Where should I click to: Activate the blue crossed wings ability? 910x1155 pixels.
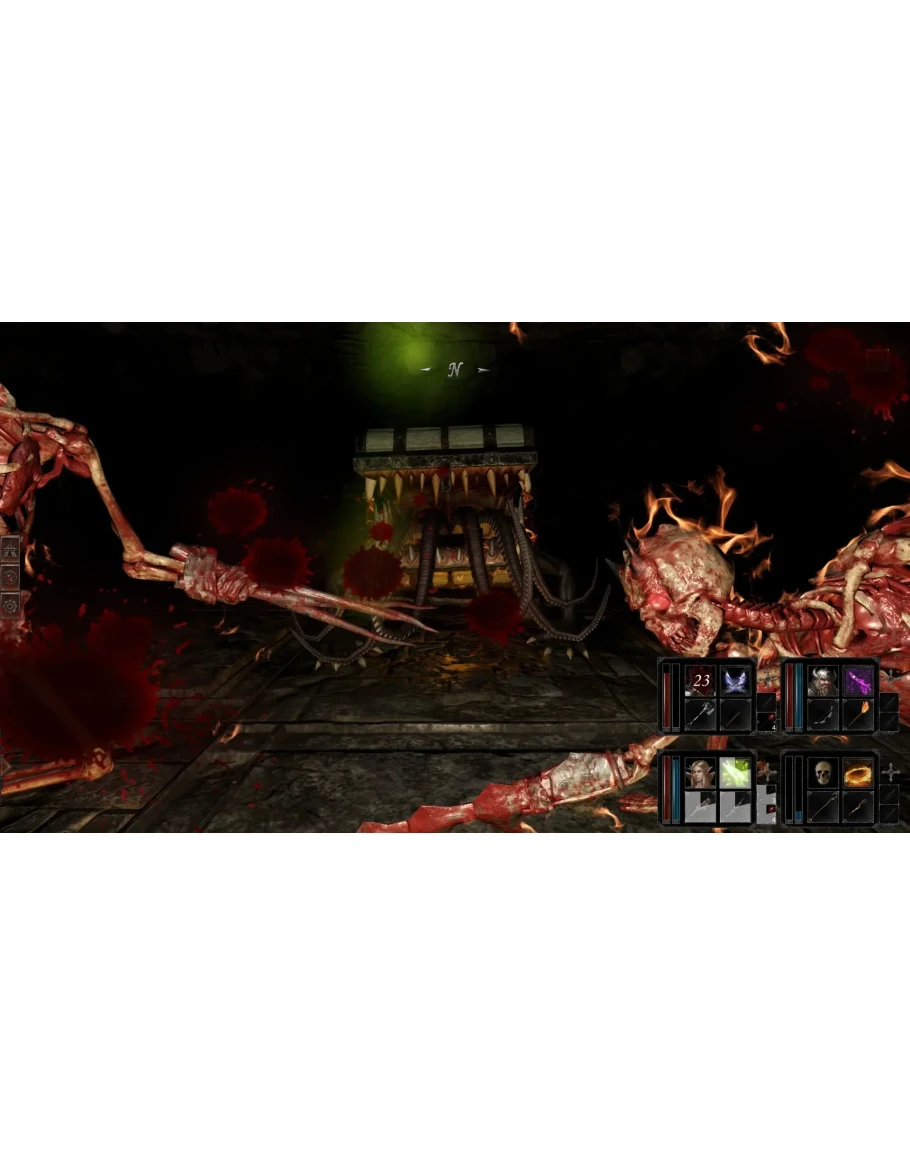[x=735, y=681]
